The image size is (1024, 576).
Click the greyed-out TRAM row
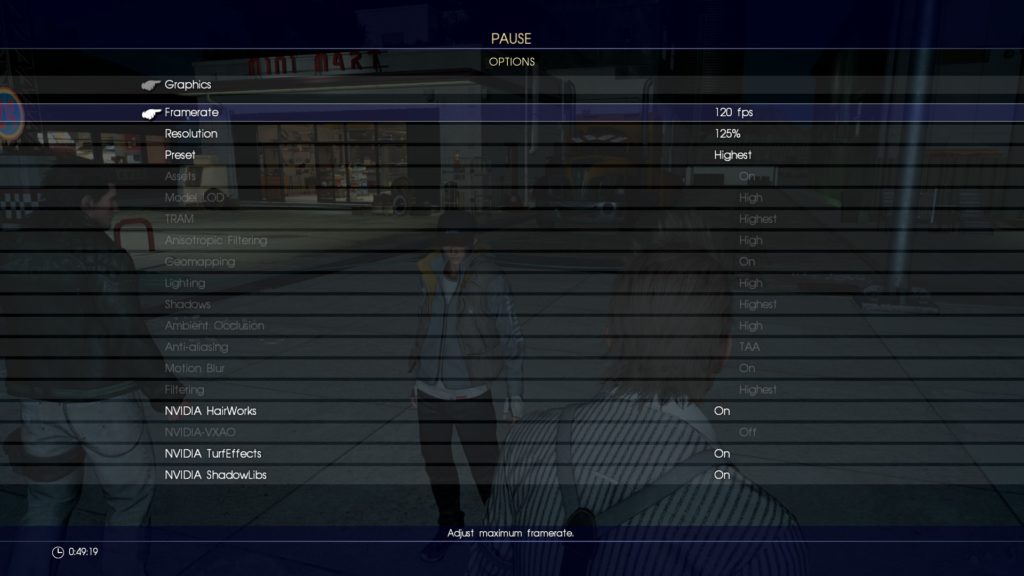[x=179, y=219]
